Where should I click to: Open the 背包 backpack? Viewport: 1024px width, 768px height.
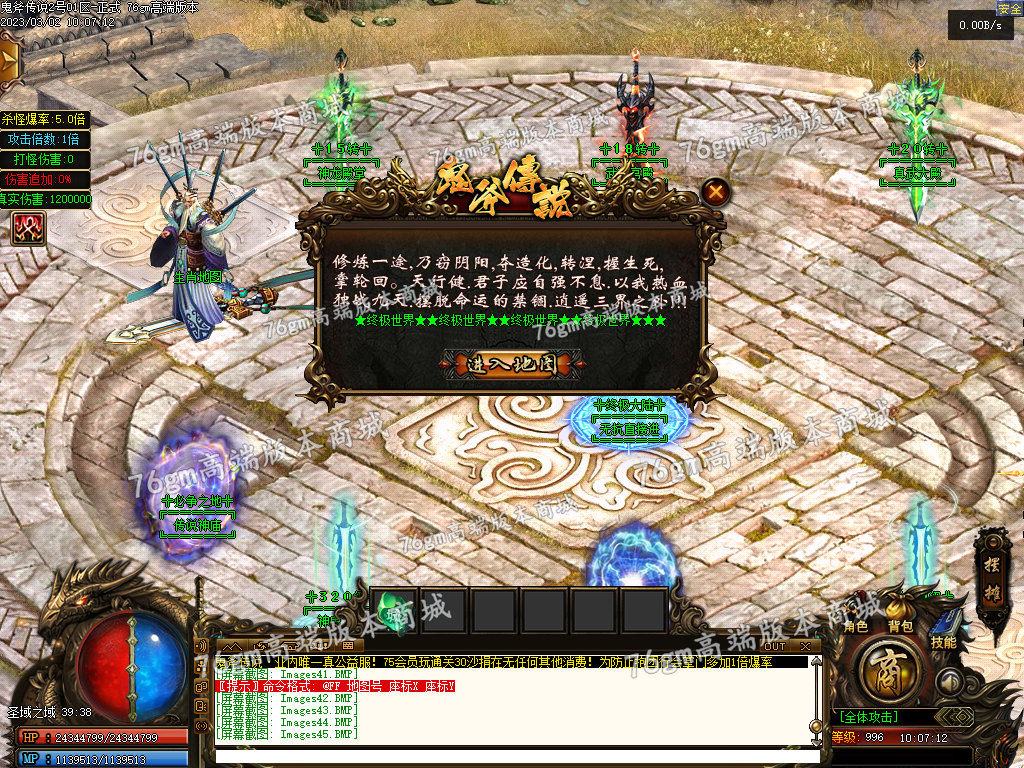pos(900,626)
